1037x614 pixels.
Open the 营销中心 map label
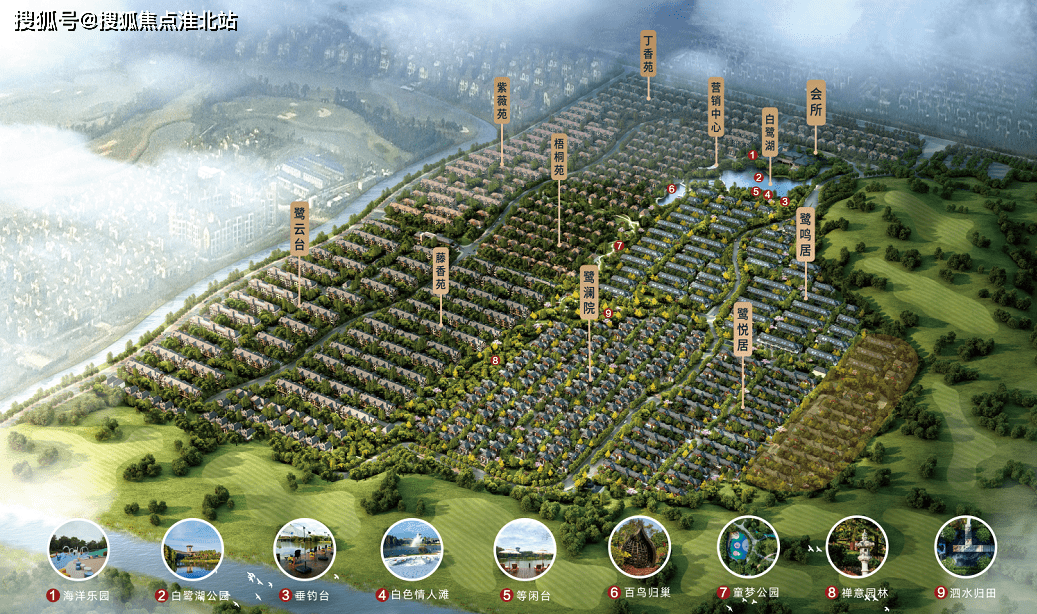pos(715,108)
